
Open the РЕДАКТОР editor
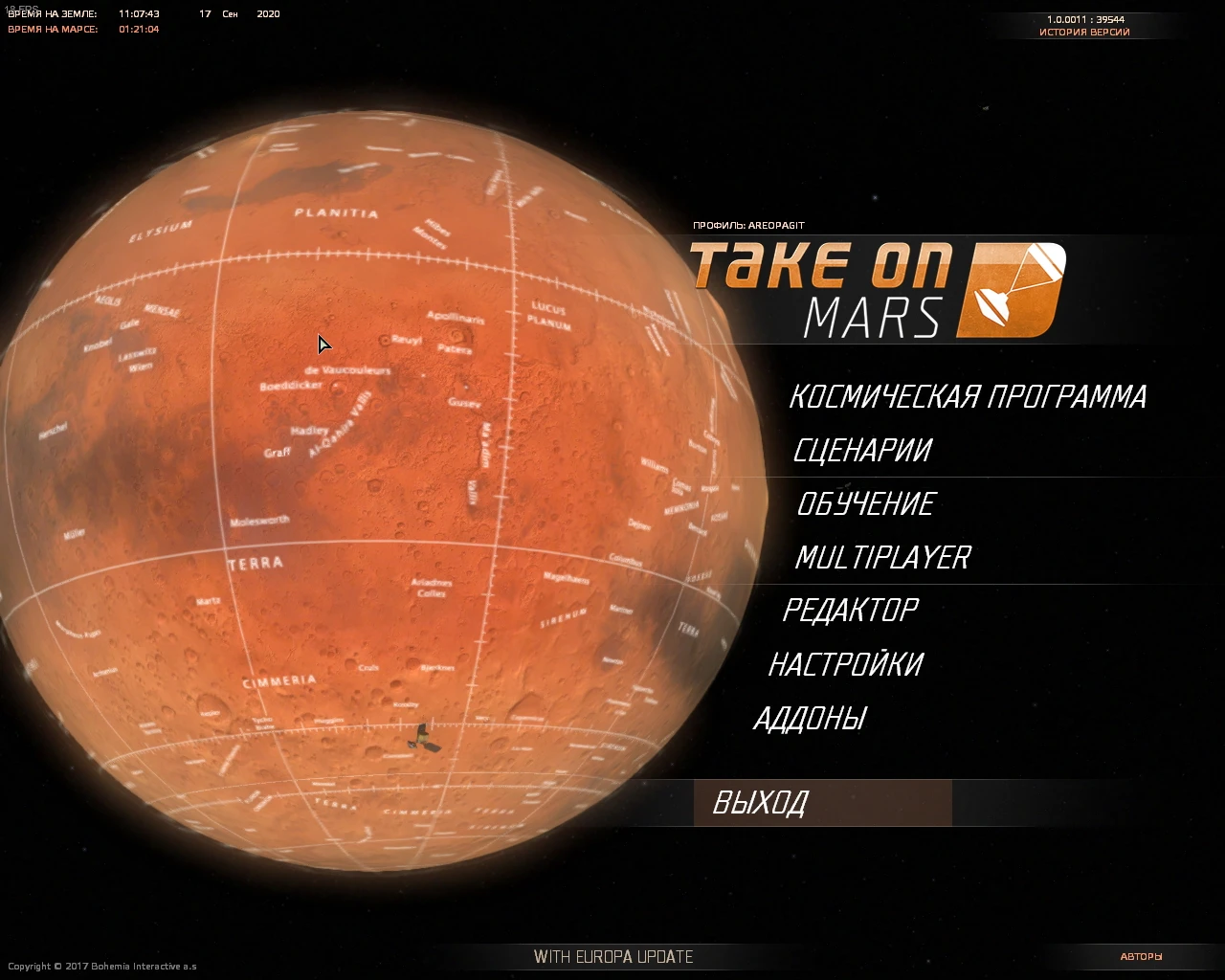[853, 610]
